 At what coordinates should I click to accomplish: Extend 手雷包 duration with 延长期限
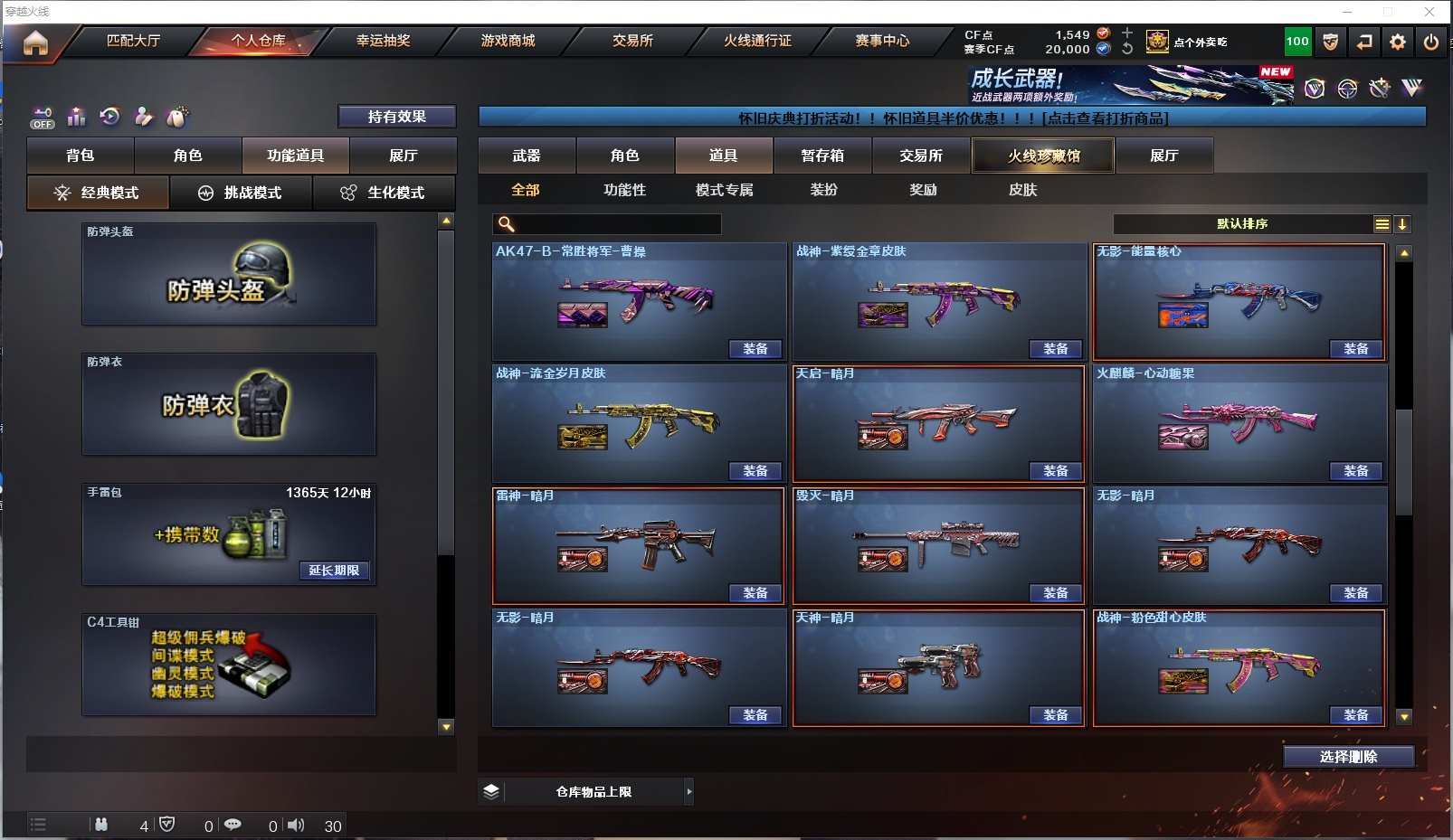click(x=334, y=571)
